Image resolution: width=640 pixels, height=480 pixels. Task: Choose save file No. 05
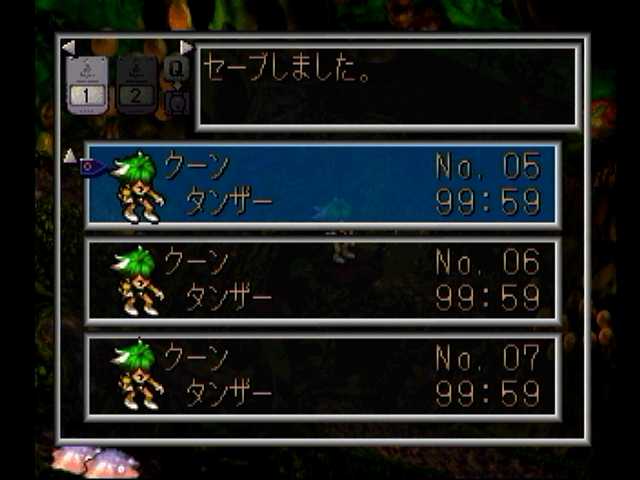tap(322, 184)
